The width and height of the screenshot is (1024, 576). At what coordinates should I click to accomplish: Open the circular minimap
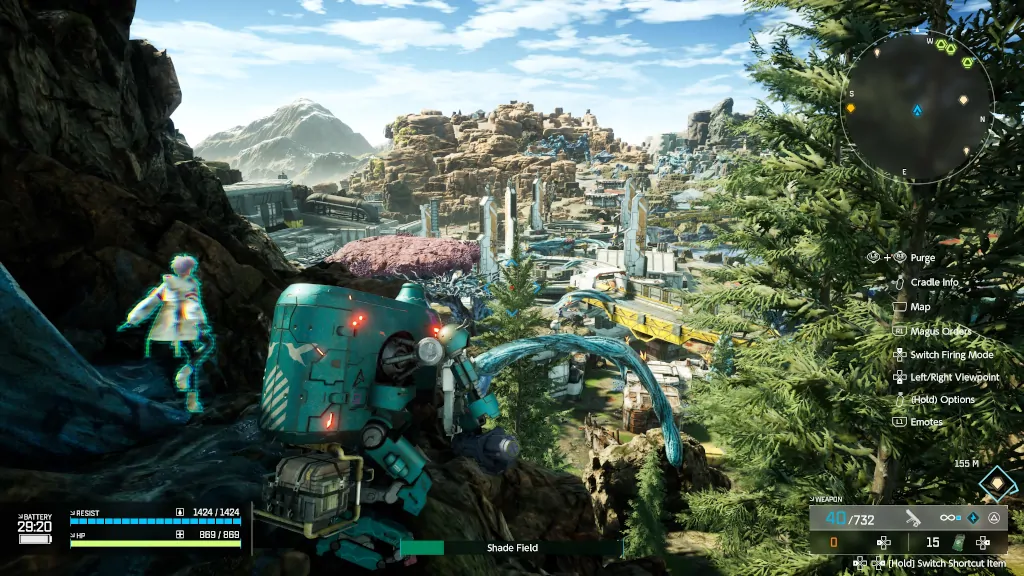[x=916, y=108]
